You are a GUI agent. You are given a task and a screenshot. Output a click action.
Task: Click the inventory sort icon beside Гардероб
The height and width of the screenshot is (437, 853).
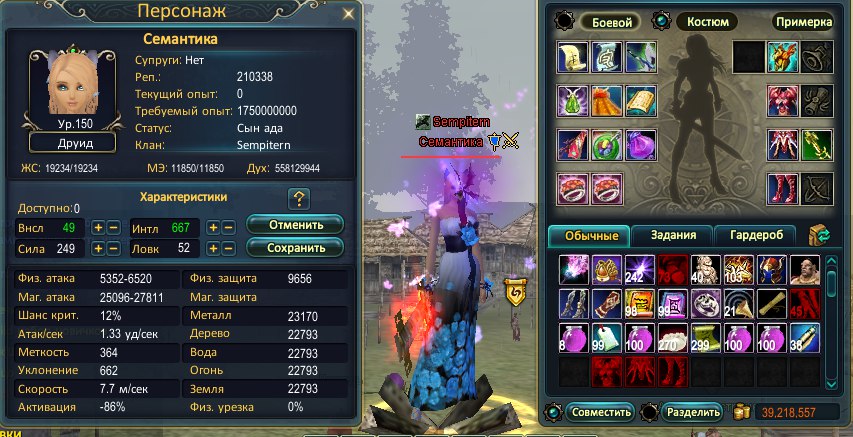(819, 236)
